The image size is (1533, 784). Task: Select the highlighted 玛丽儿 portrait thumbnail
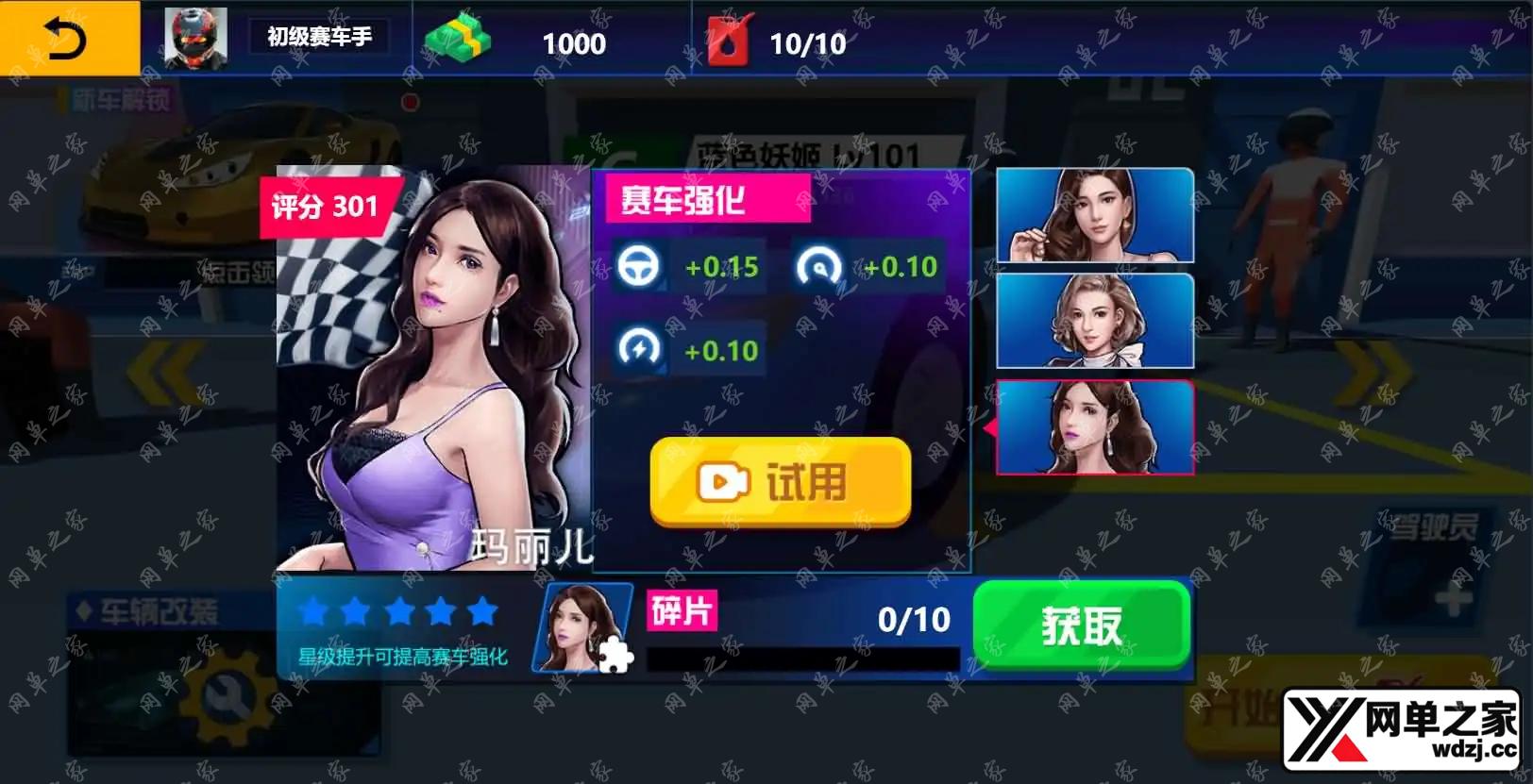pos(1095,427)
